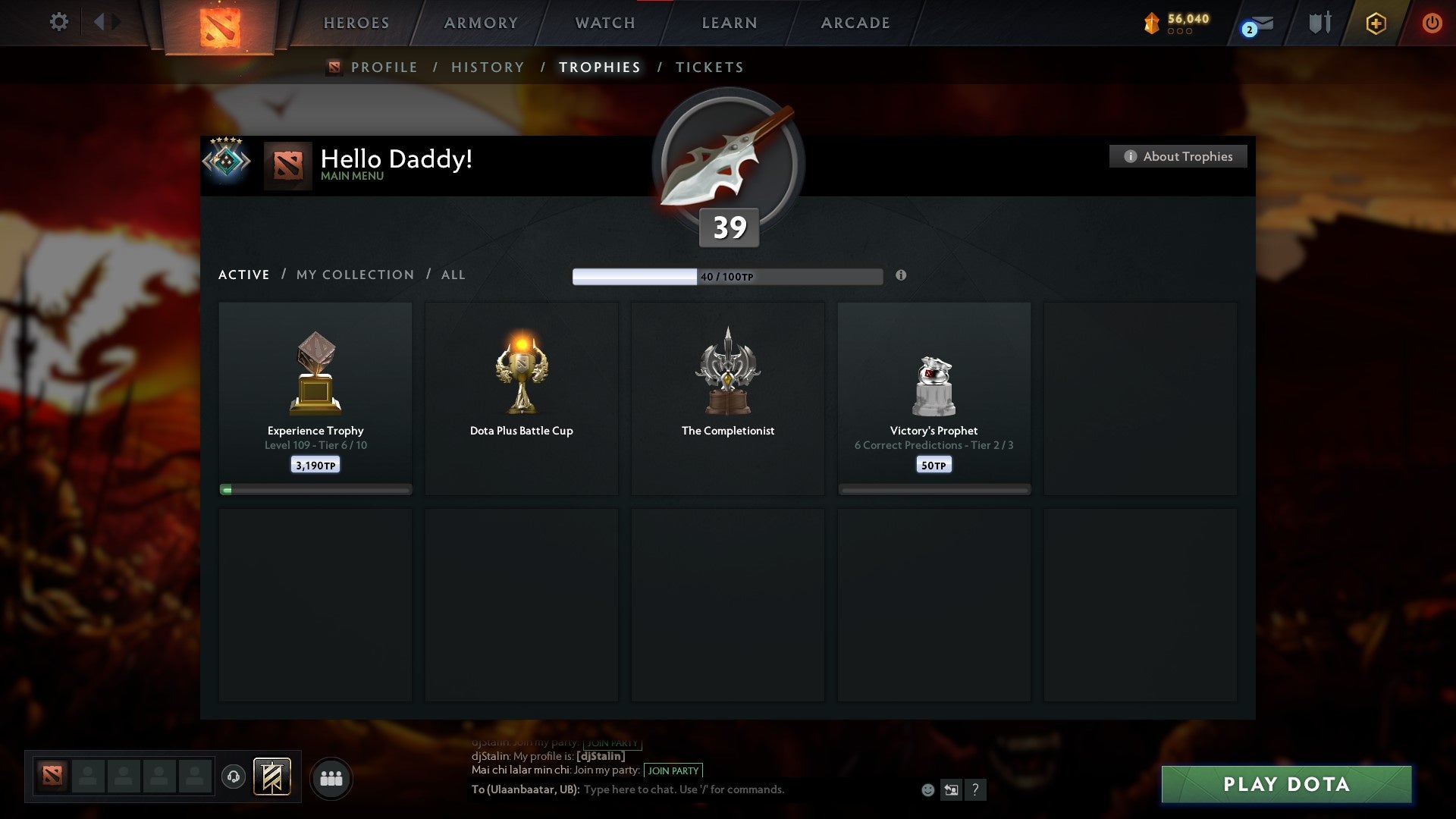Click the PLAY DOTA button
Image resolution: width=1456 pixels, height=819 pixels.
click(x=1285, y=785)
